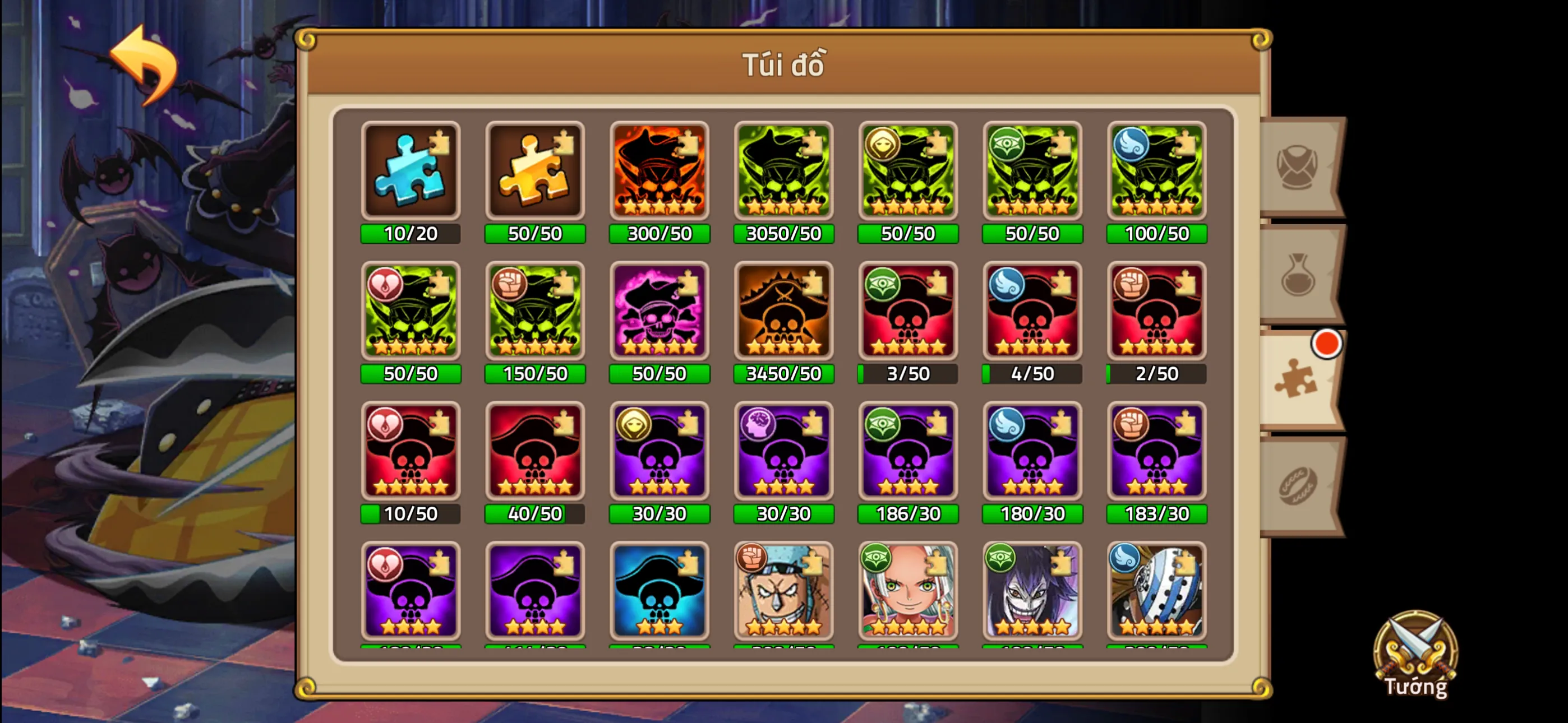
Task: Select the red skull shard showing 3/50
Action: coord(908,313)
